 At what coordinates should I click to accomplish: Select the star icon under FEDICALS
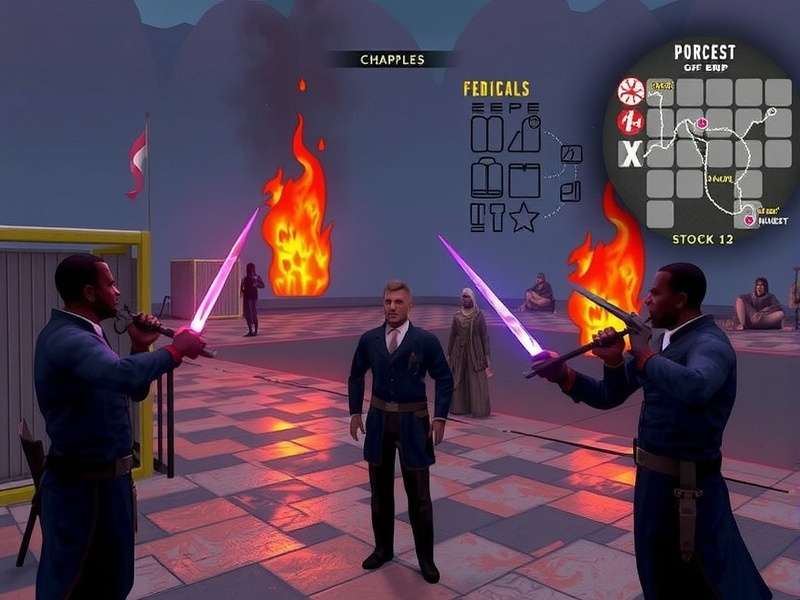(524, 217)
